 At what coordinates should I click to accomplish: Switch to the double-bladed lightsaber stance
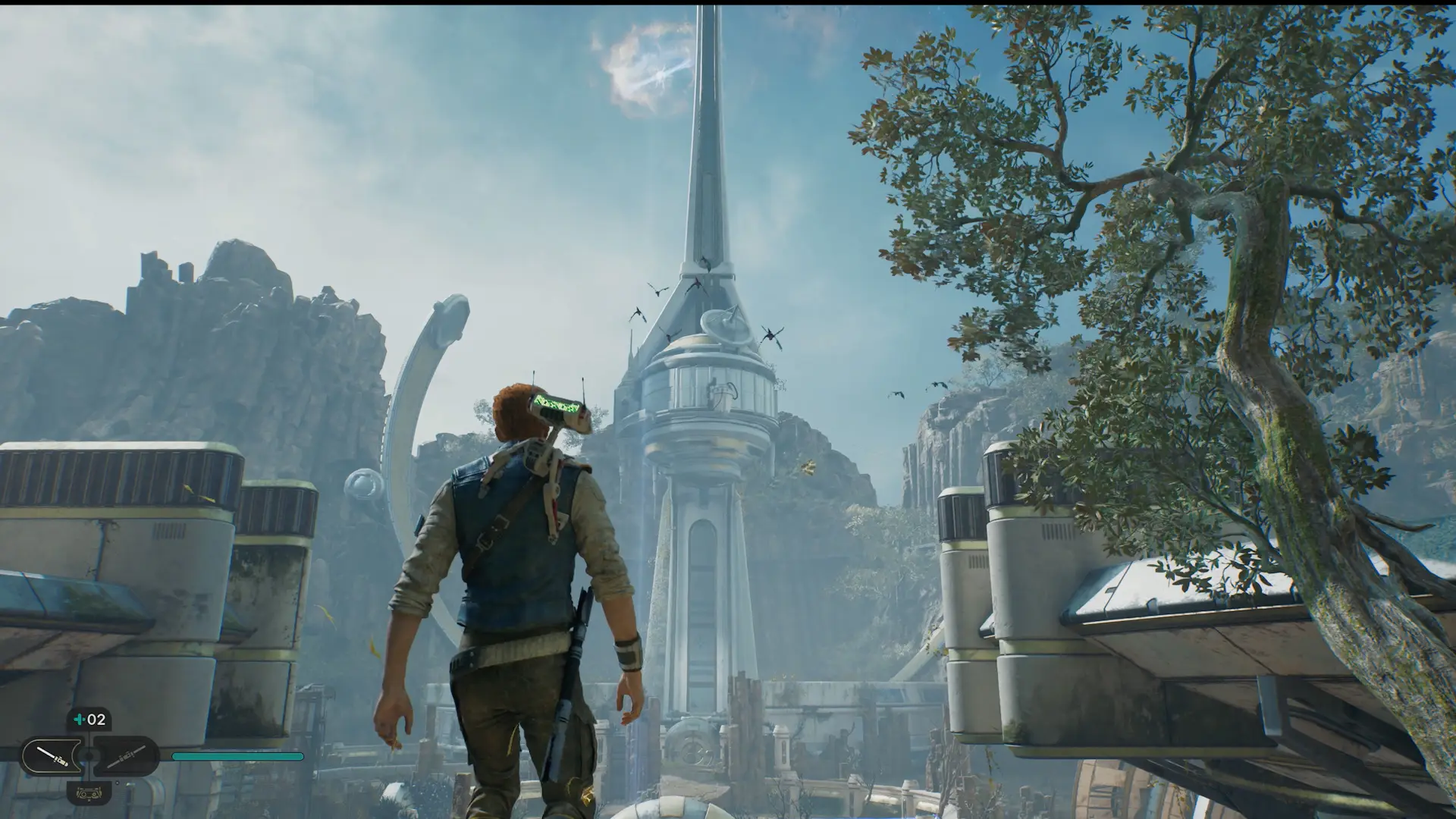coord(125,756)
